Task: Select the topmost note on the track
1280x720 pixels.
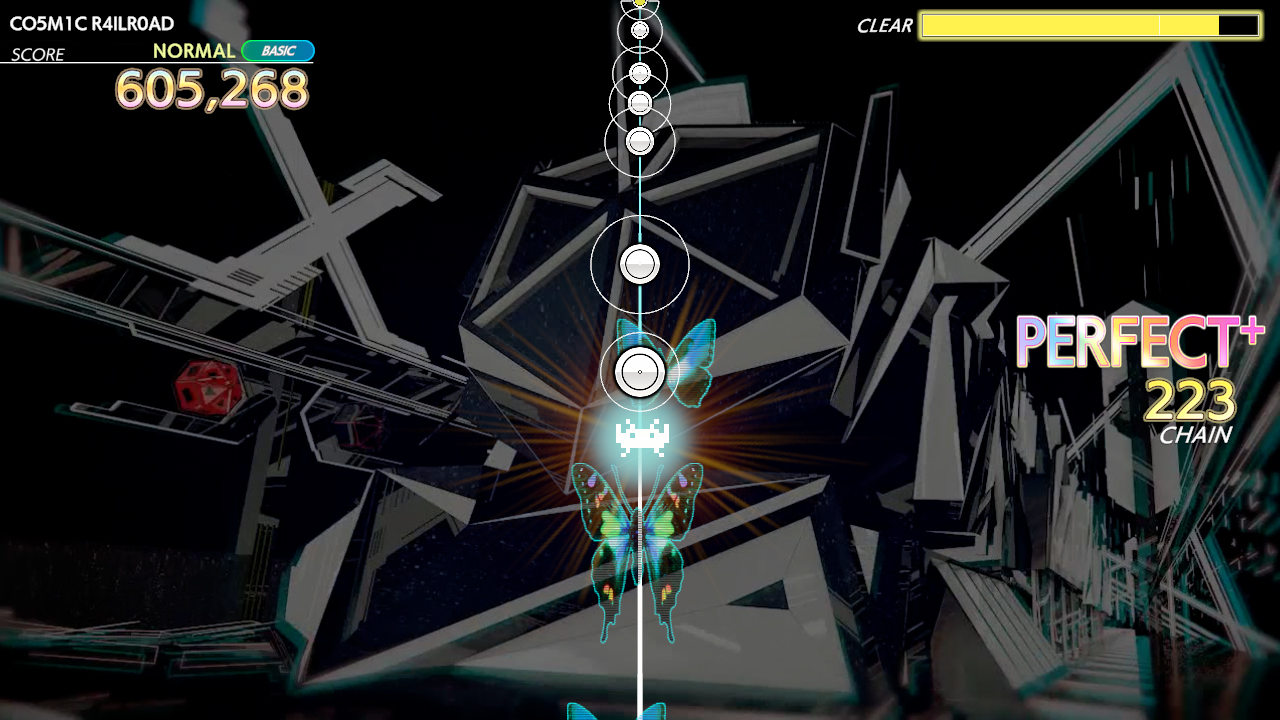Action: pos(639,7)
